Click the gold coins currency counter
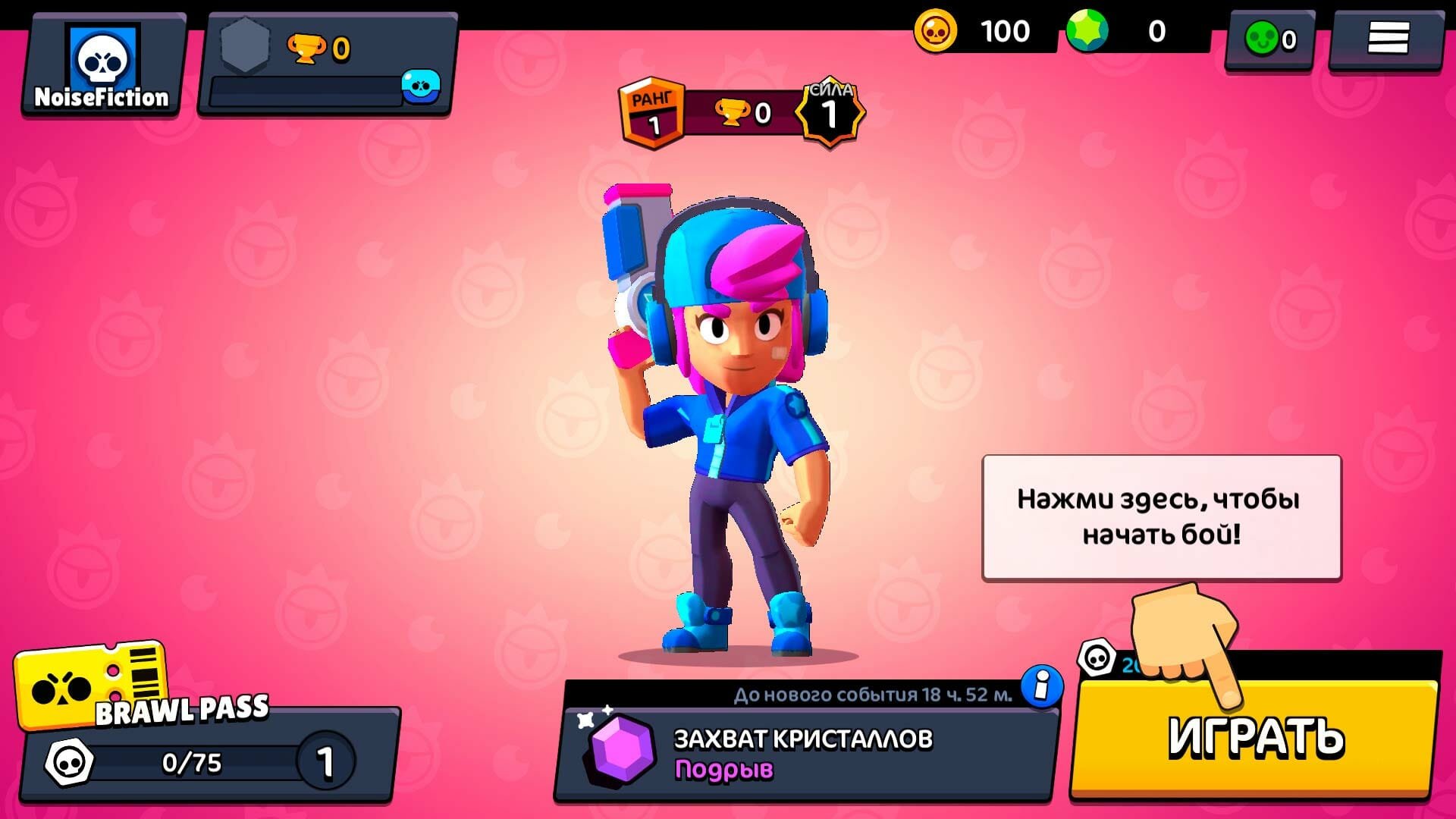 [978, 32]
